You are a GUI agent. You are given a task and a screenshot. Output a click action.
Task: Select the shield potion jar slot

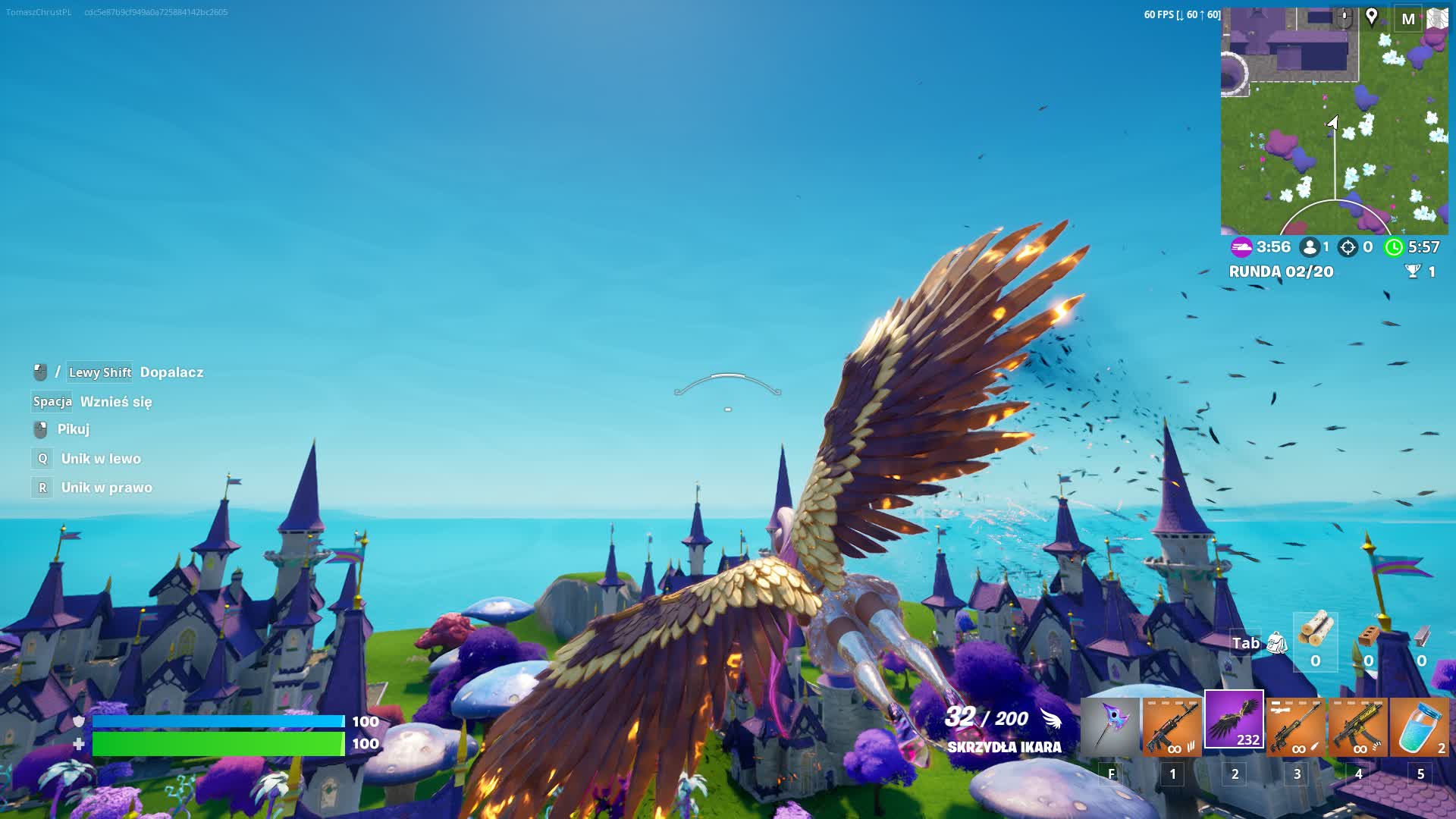coord(1420,726)
